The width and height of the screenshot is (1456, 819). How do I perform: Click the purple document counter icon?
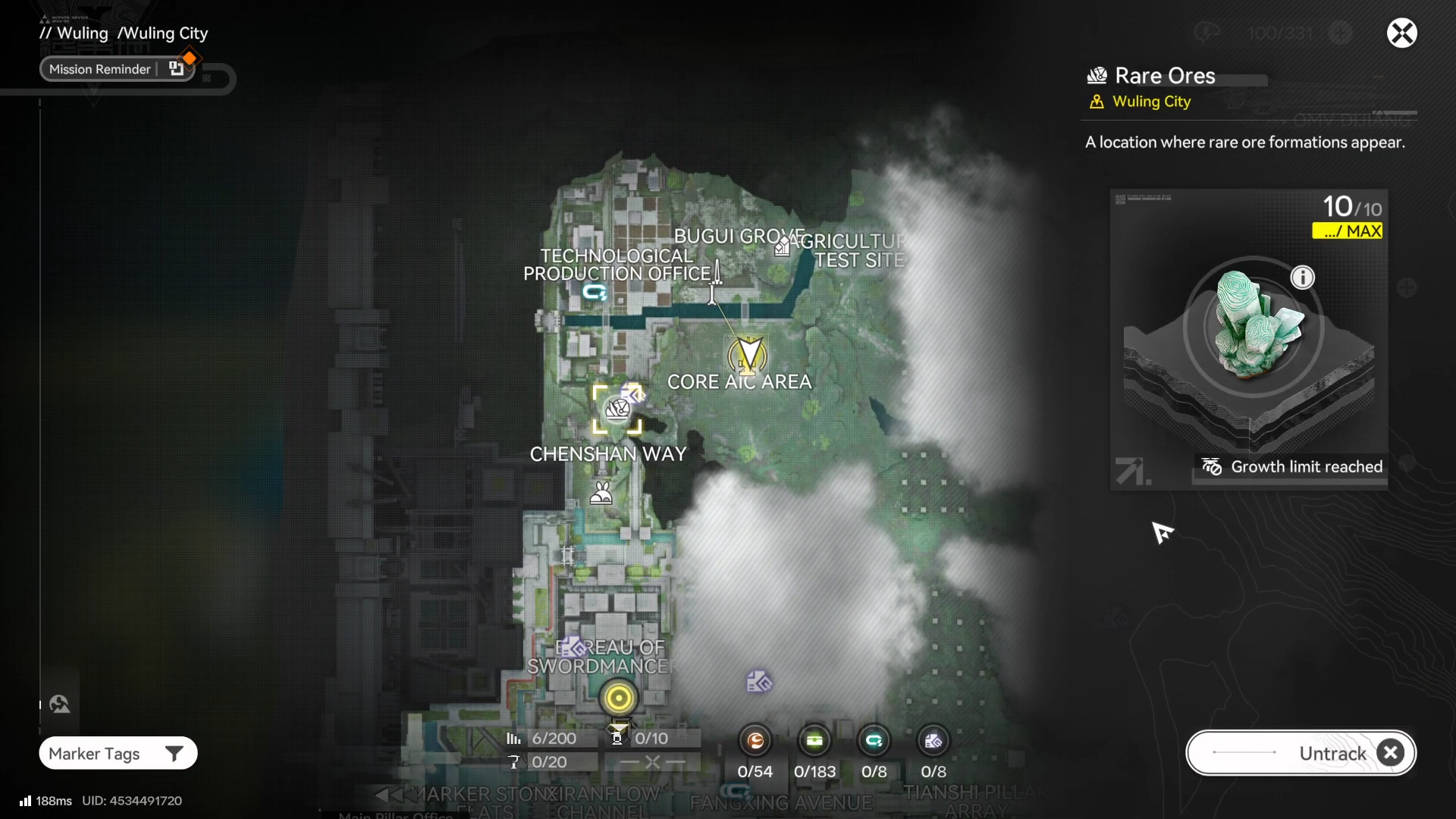(x=933, y=741)
